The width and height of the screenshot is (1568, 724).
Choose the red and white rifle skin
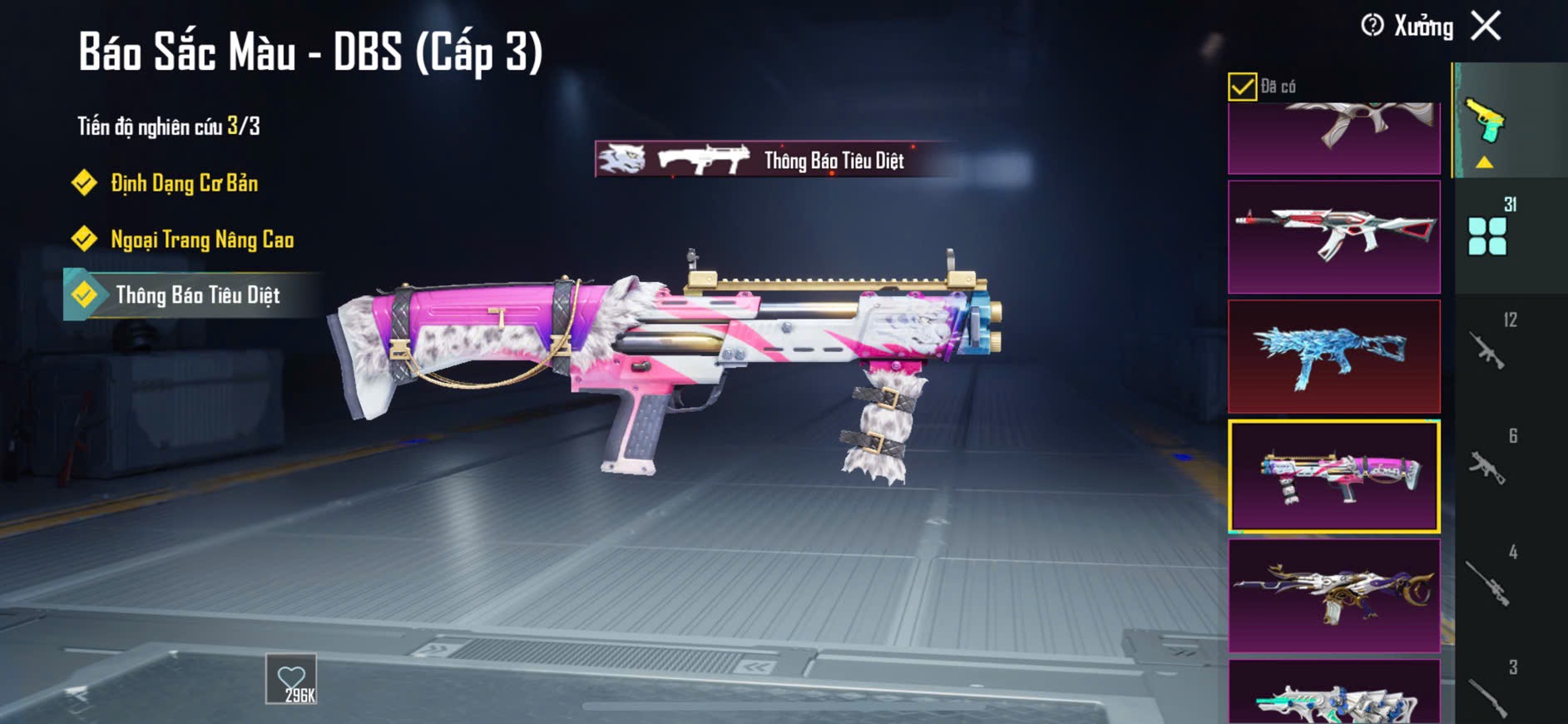1333,237
